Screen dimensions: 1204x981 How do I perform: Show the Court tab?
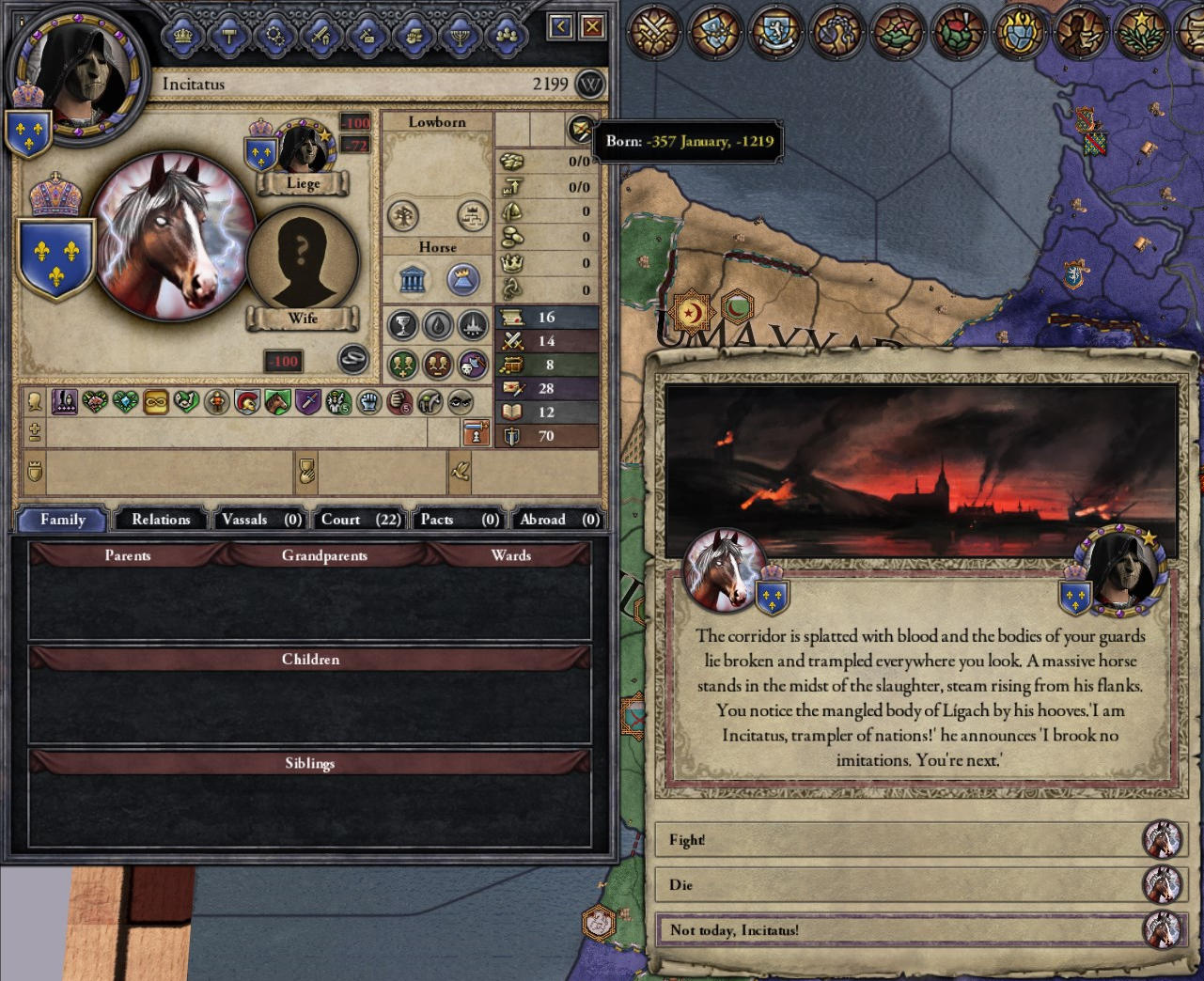click(x=360, y=520)
